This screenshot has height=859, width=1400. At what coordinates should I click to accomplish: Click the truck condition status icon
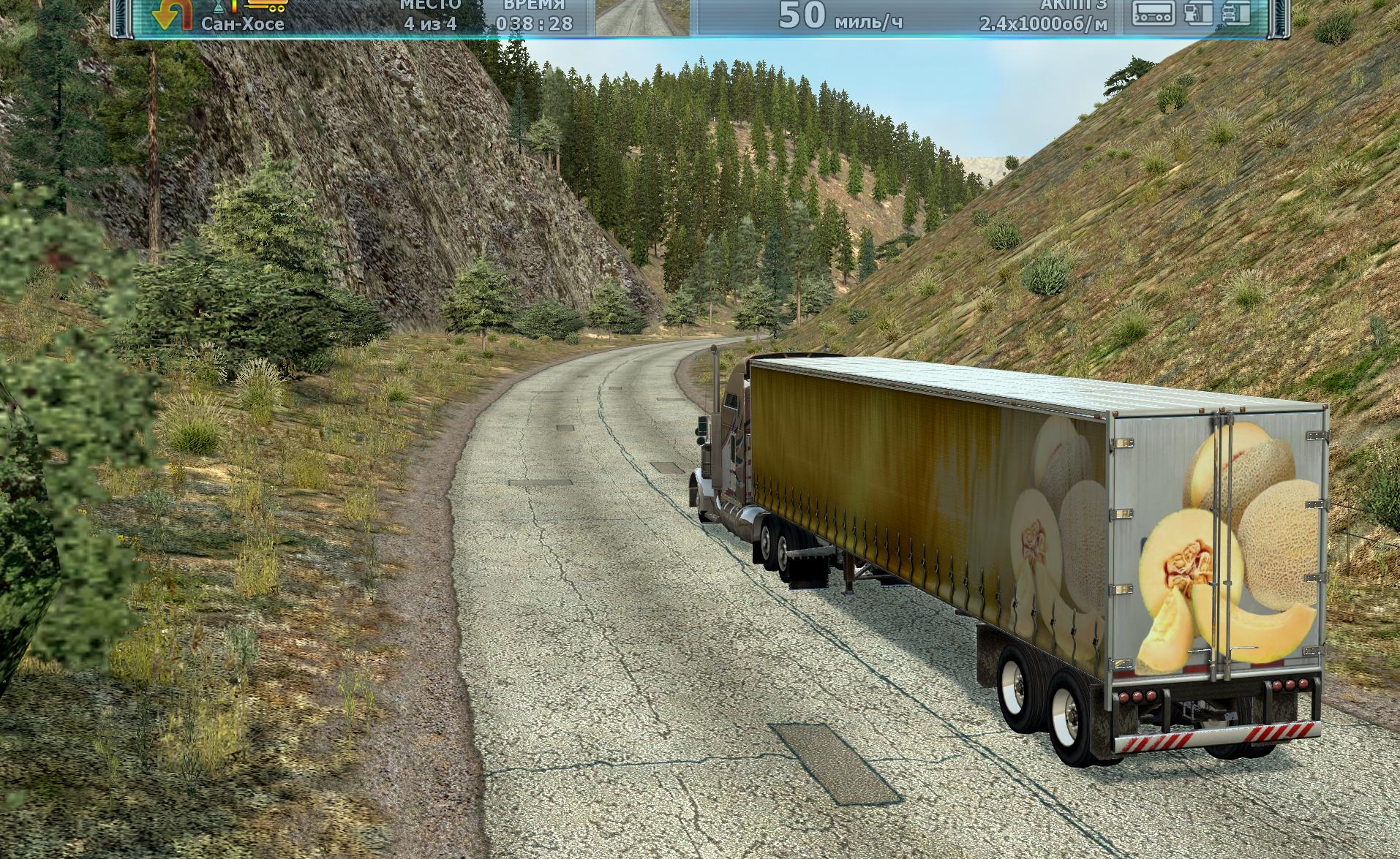pyautogui.click(x=1235, y=12)
